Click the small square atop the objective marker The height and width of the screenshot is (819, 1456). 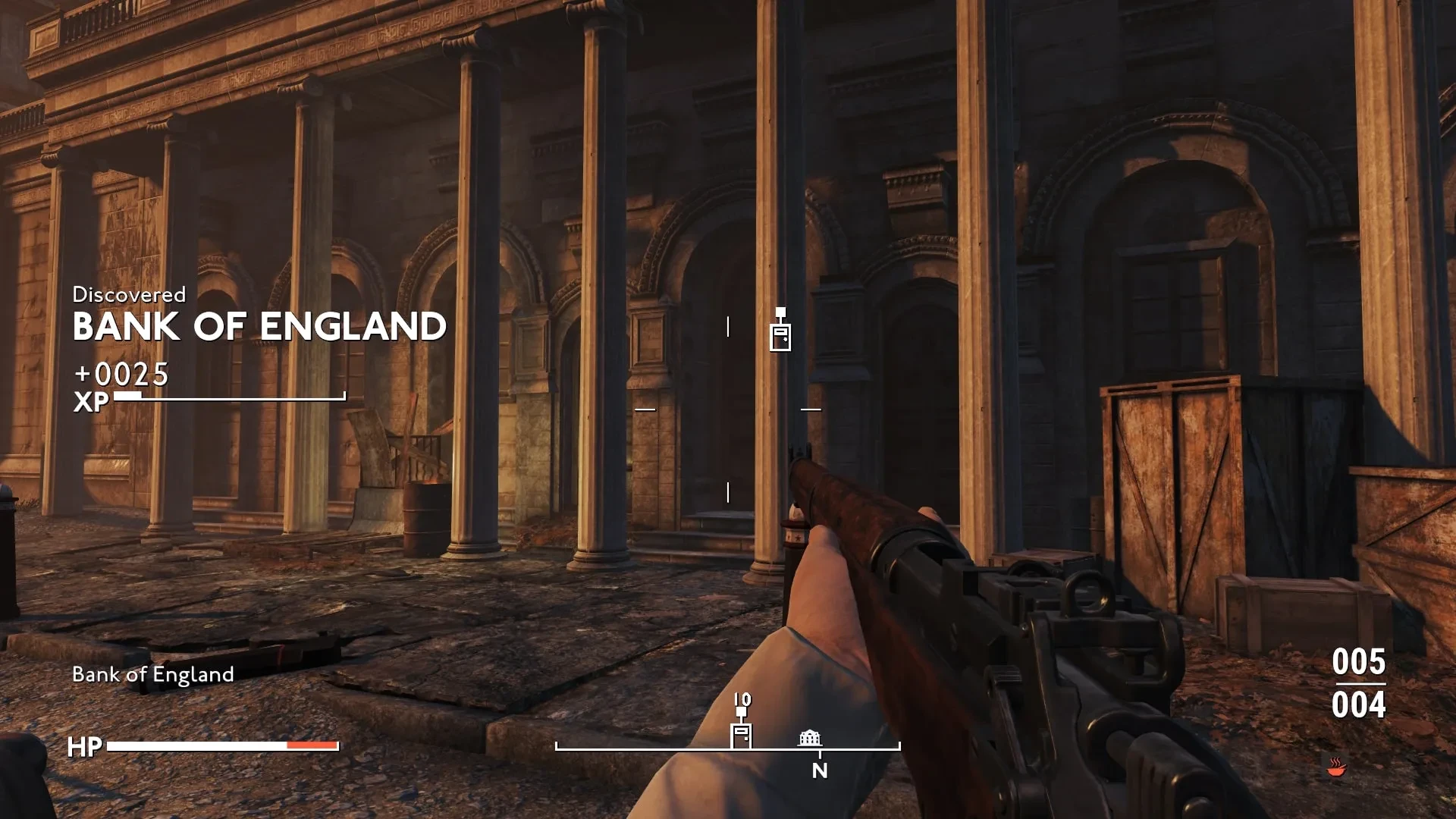pyautogui.click(x=780, y=313)
